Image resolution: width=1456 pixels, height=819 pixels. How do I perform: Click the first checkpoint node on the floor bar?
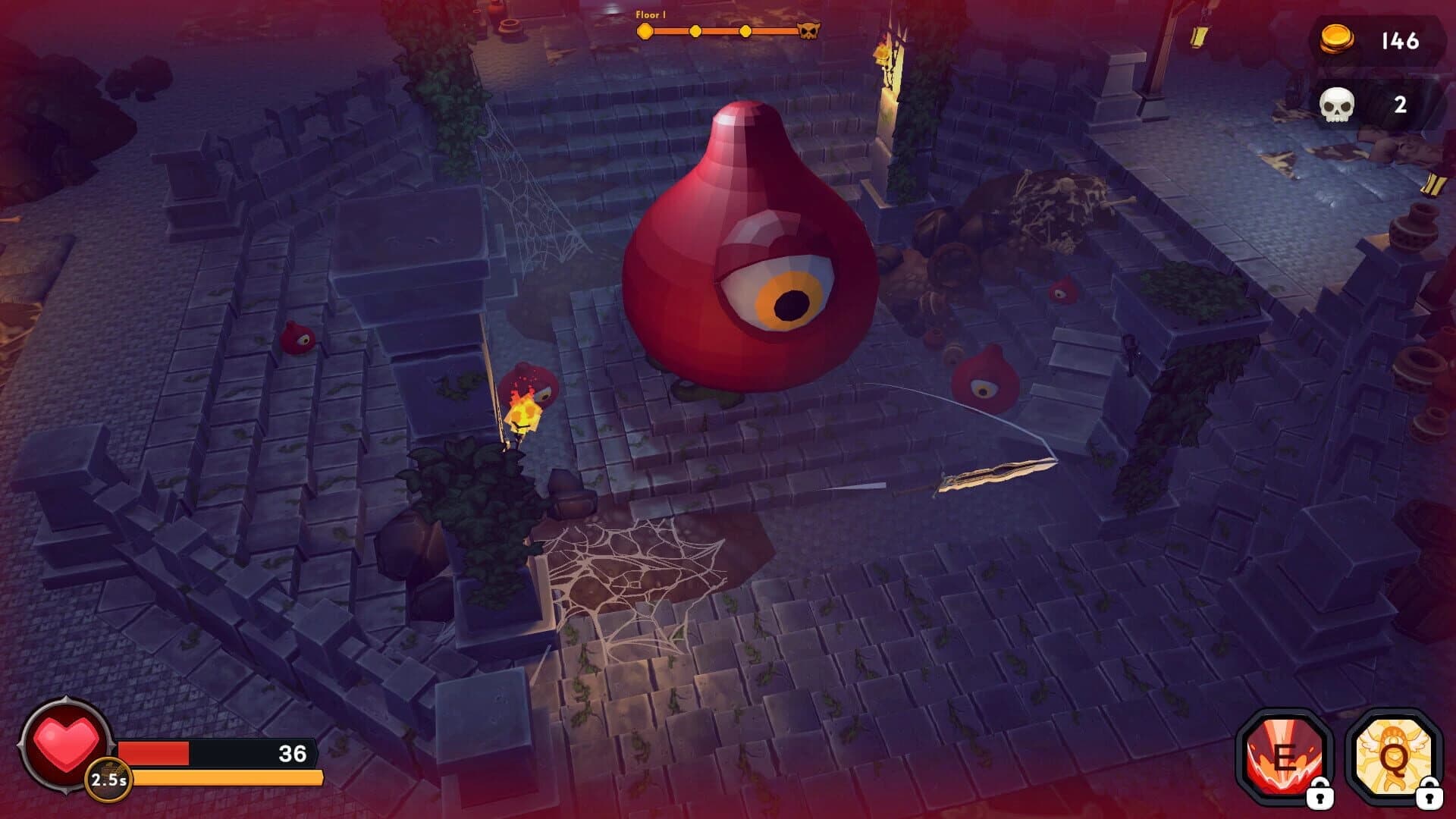click(x=645, y=31)
